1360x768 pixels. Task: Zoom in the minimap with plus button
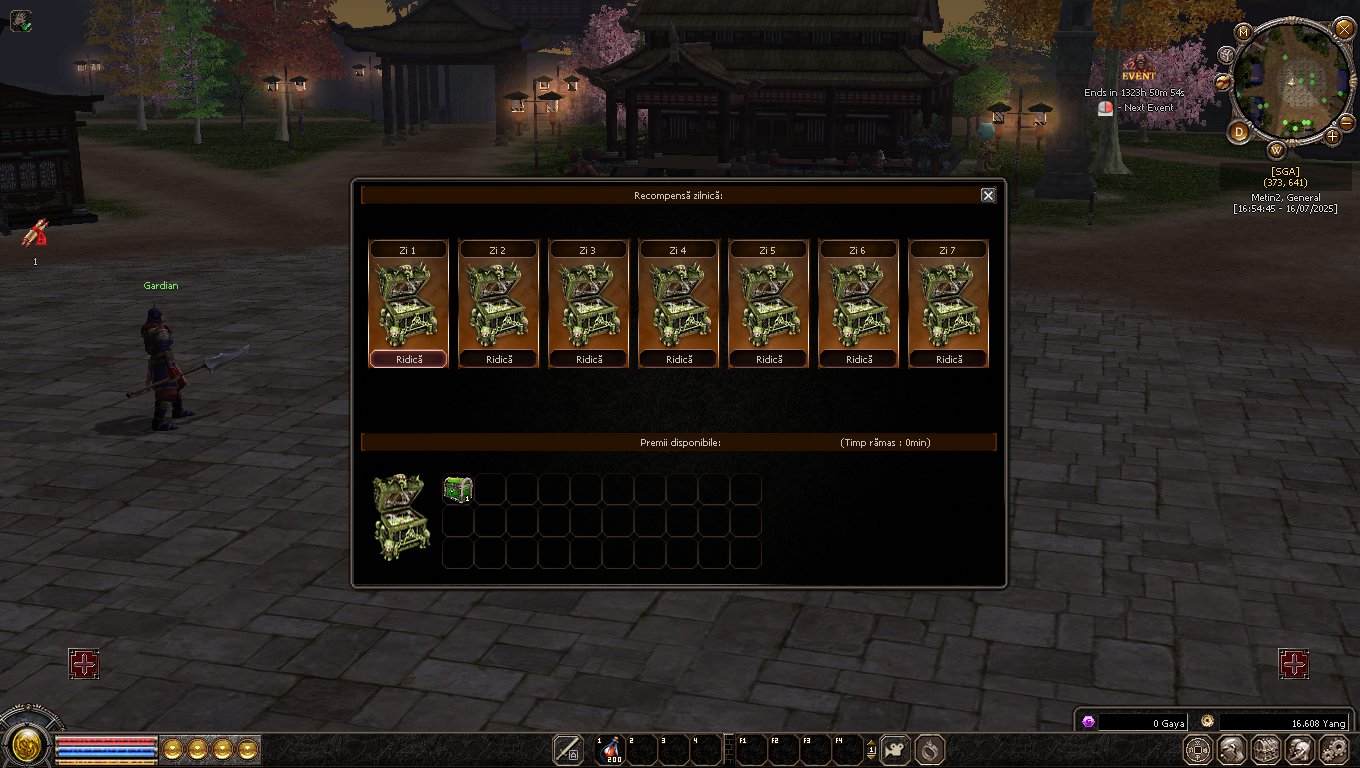click(1333, 135)
